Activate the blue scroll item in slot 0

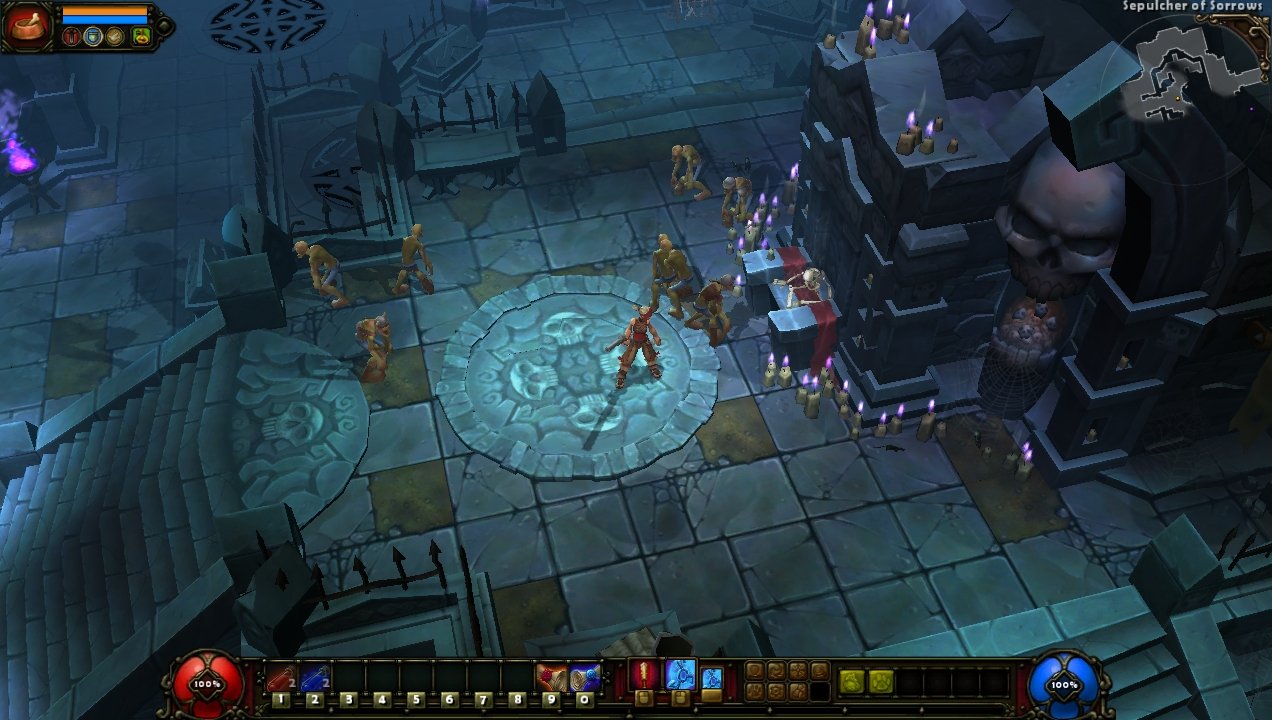(585, 678)
